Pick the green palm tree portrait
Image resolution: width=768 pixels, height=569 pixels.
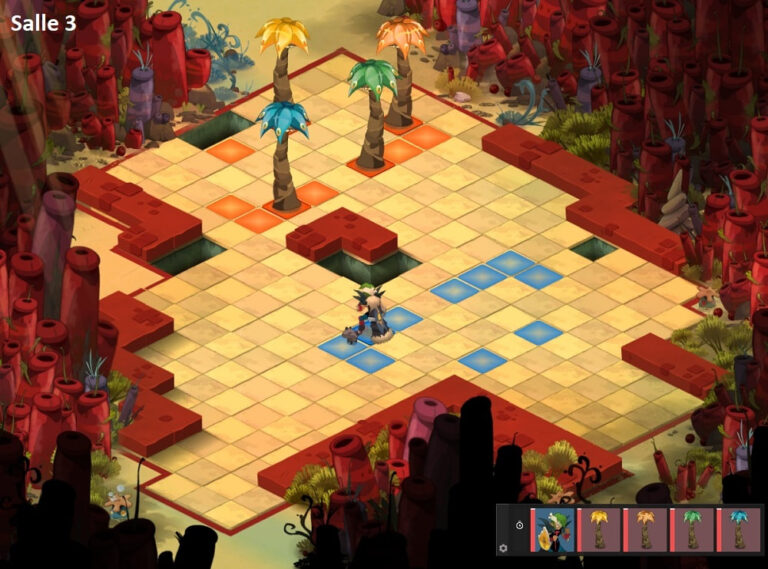click(x=693, y=529)
